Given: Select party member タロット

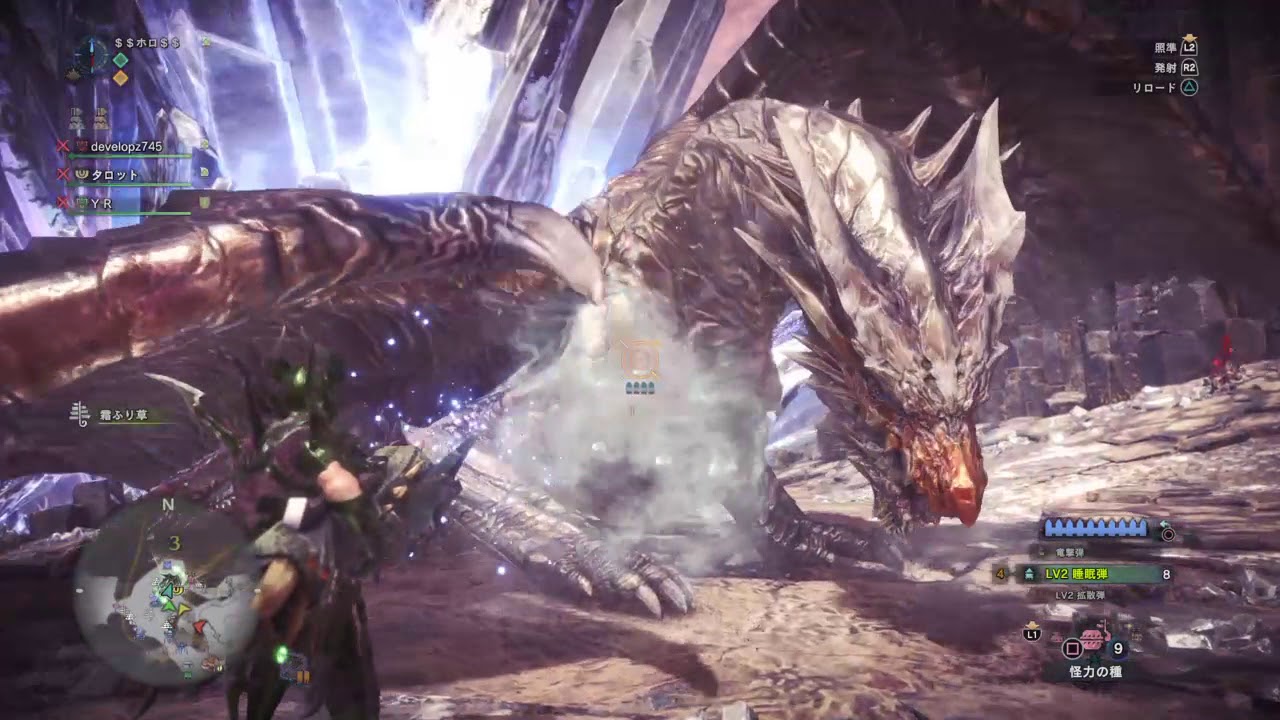Looking at the screenshot, I should 115,175.
